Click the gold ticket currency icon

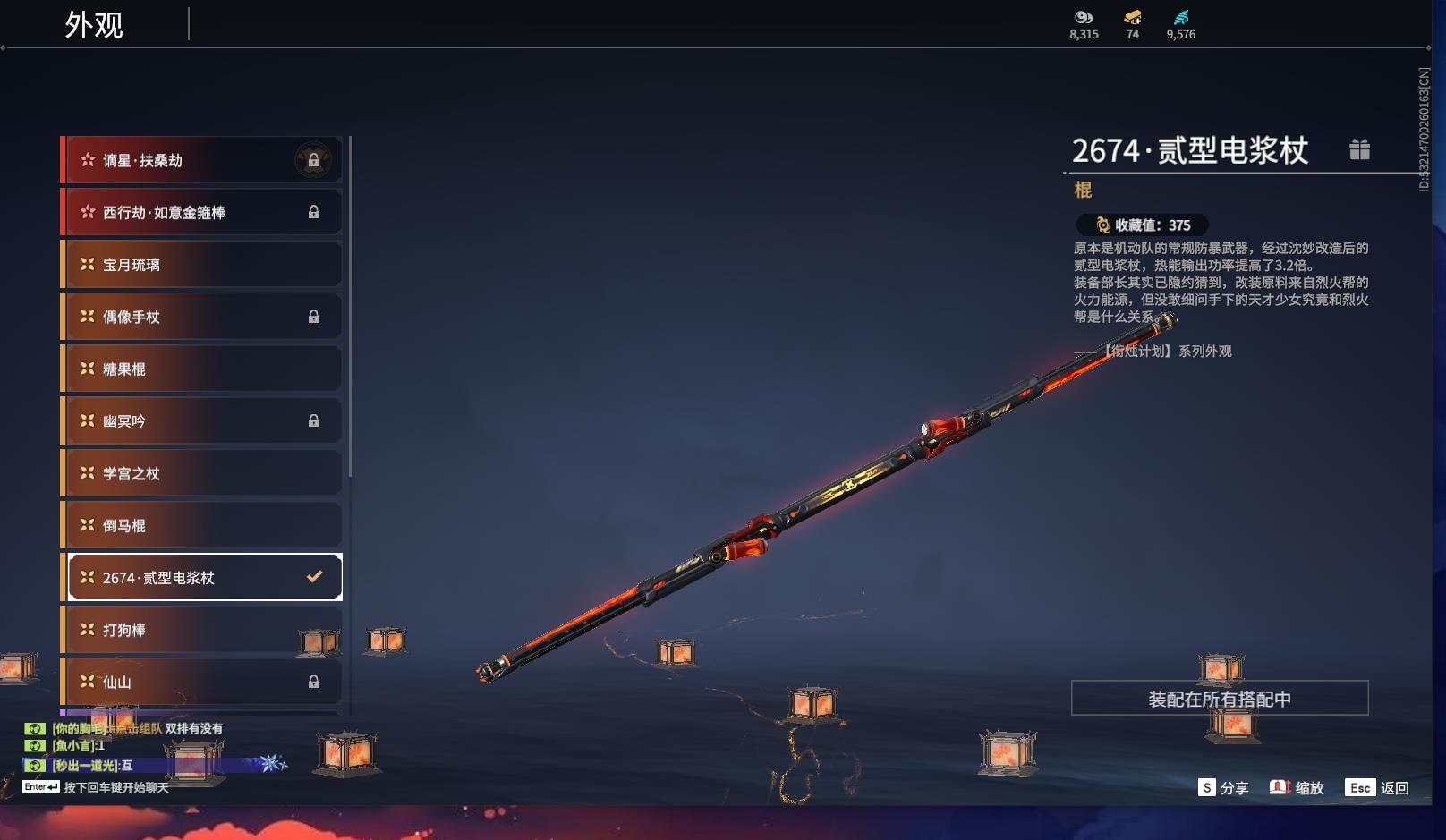tap(1132, 17)
